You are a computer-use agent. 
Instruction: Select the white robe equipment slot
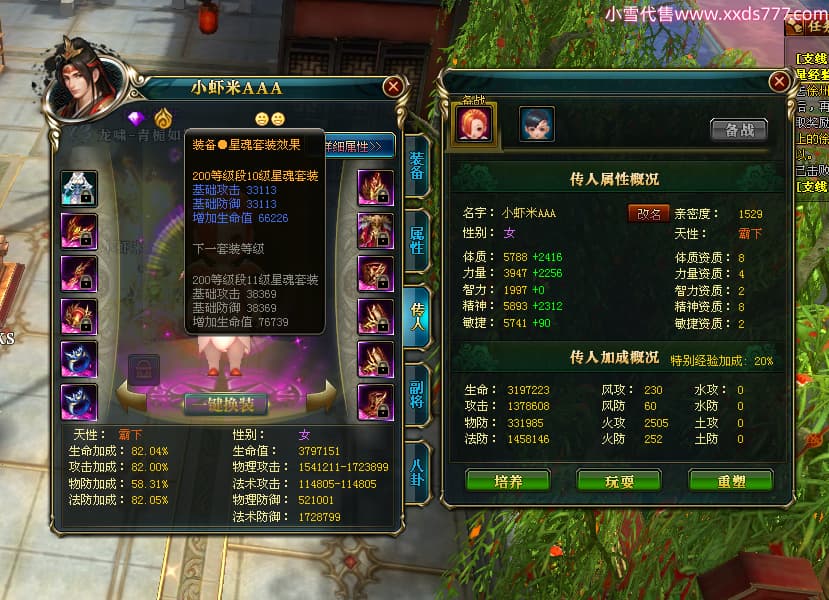tap(79, 188)
